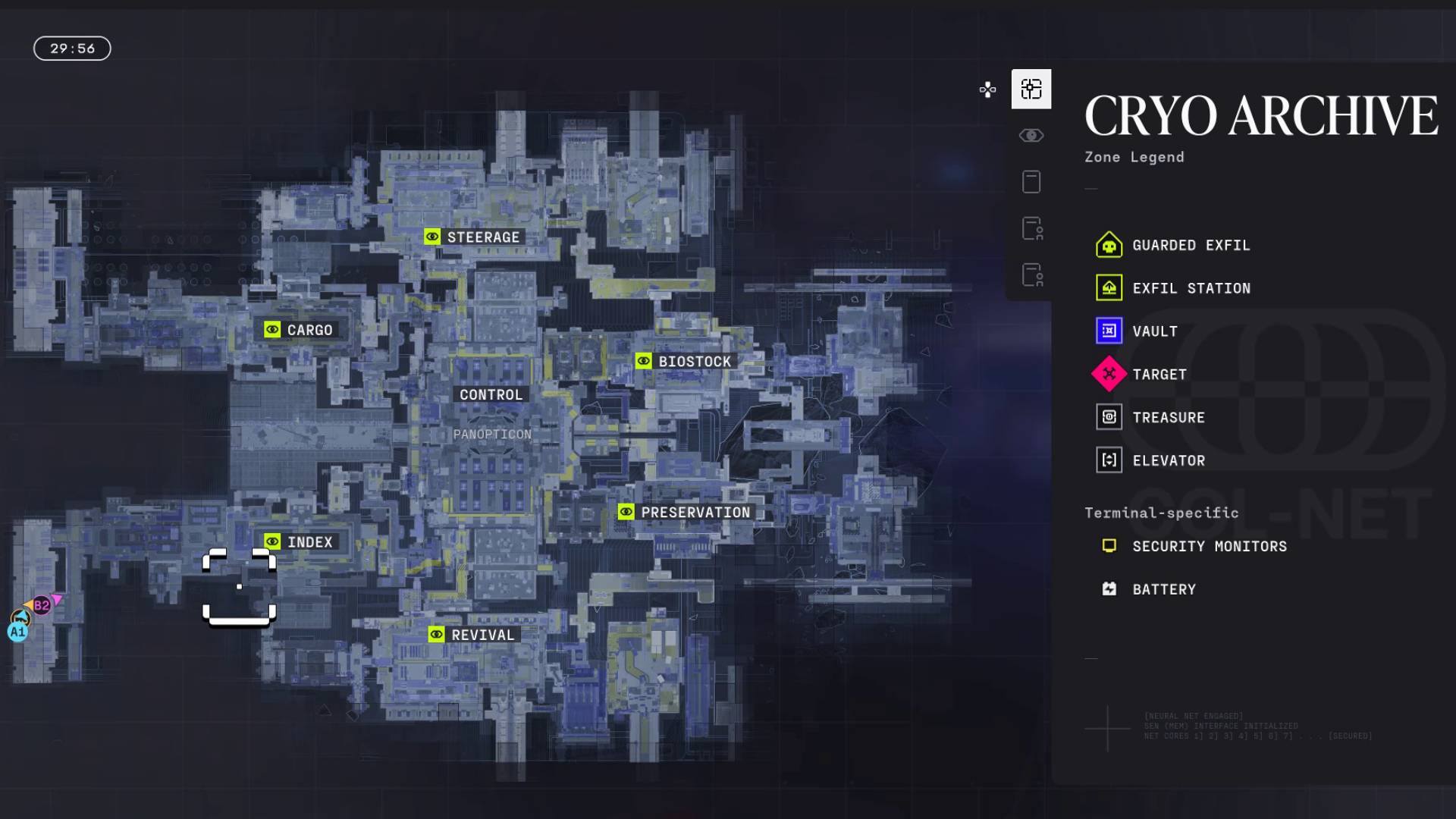Click the blue A1 player marker
The width and height of the screenshot is (1456, 819).
18,630
